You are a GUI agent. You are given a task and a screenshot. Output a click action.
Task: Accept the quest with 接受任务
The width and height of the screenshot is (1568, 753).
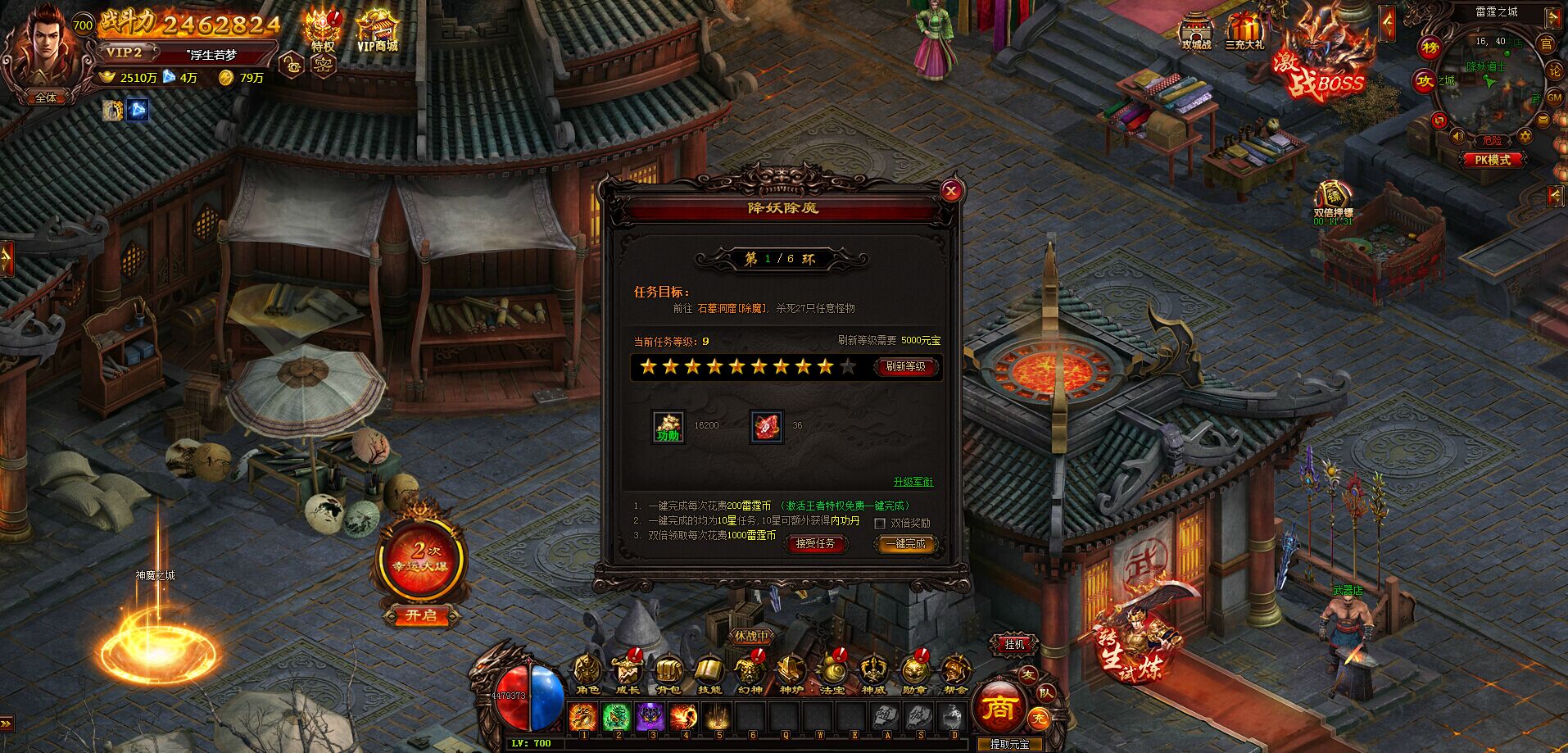coord(814,544)
